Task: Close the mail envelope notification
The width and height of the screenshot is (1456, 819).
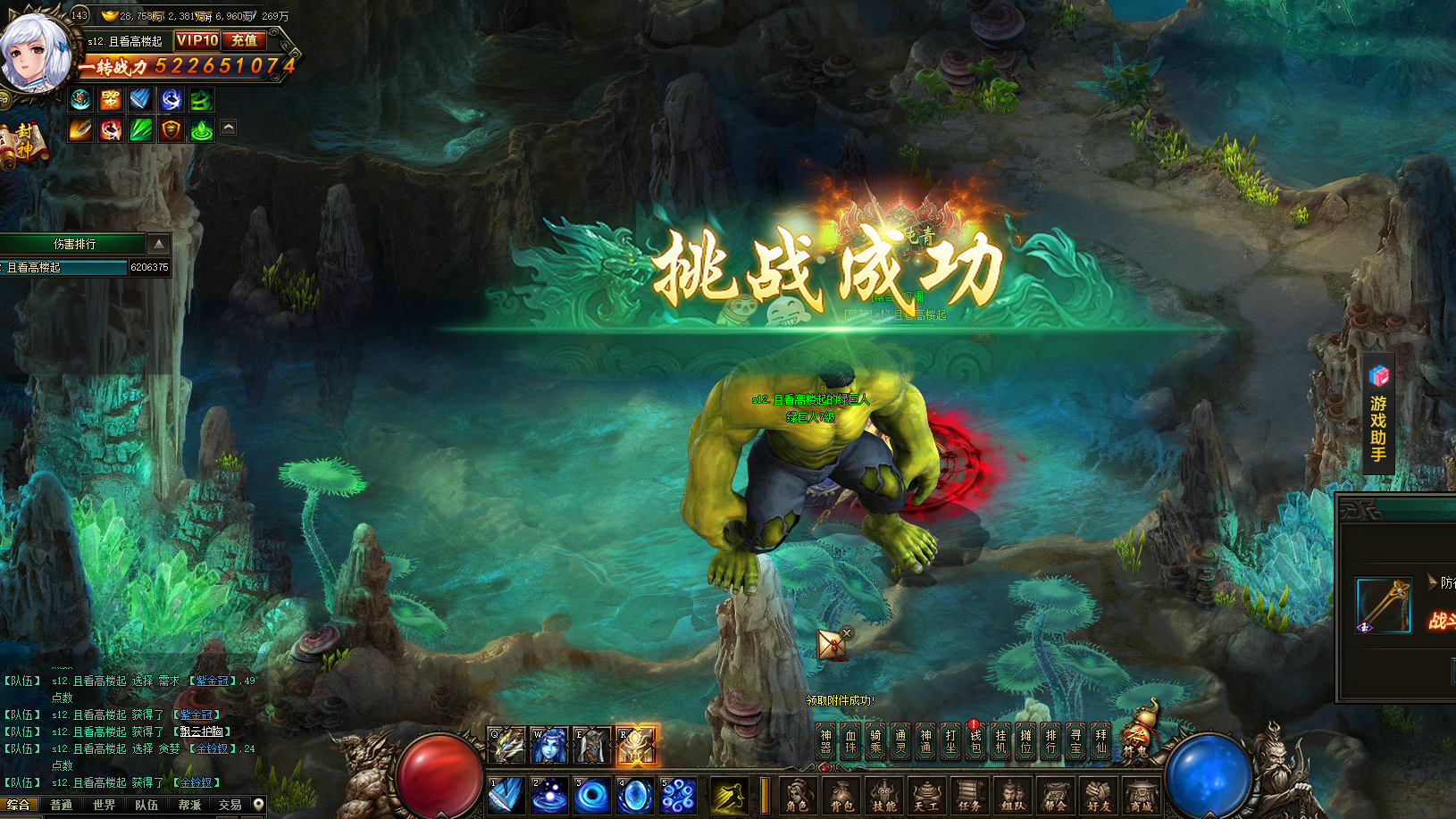Action: (847, 632)
